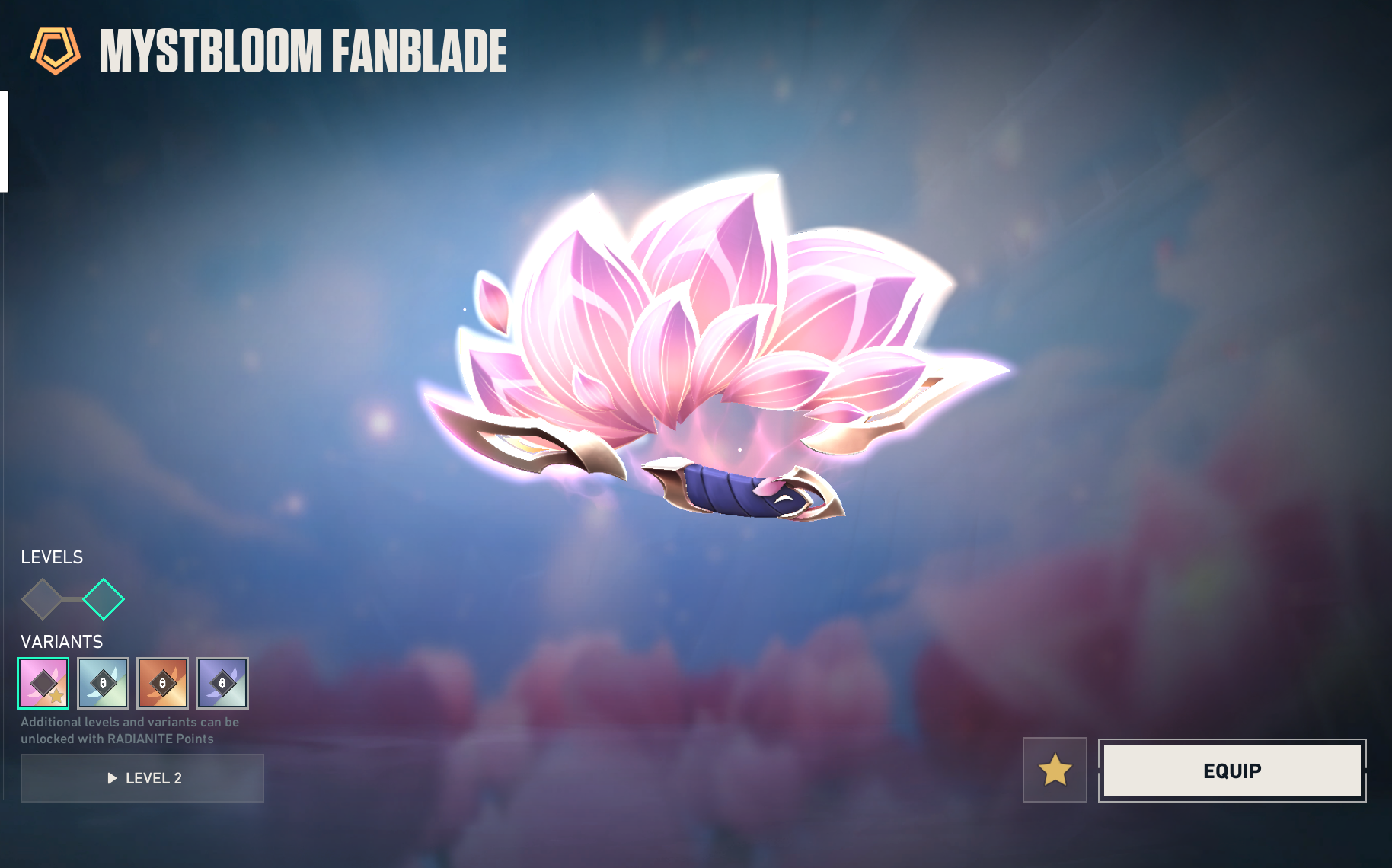
Task: Choose the locked orange variant swatch
Action: (162, 683)
